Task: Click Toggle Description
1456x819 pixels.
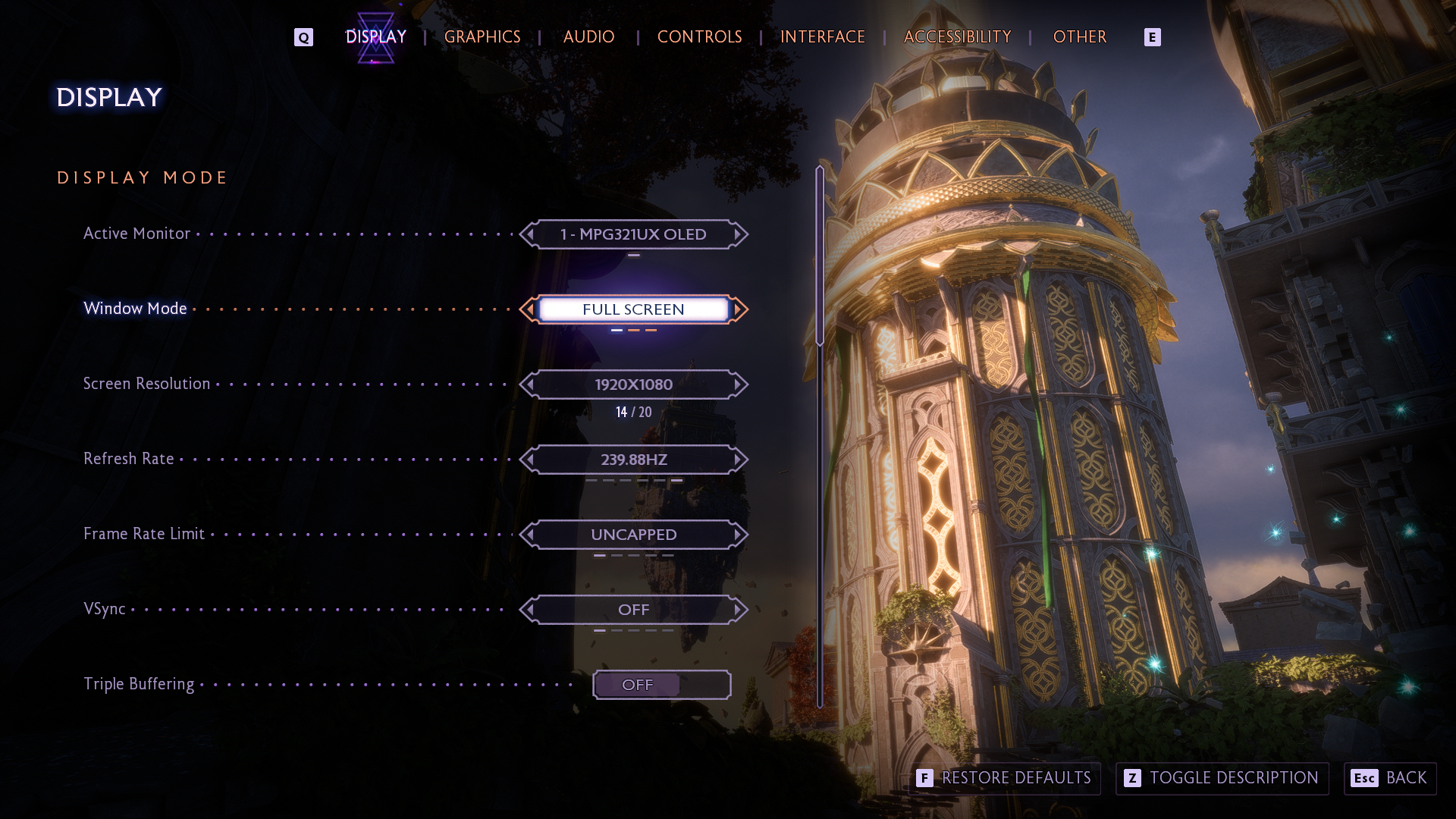Action: tap(1222, 778)
